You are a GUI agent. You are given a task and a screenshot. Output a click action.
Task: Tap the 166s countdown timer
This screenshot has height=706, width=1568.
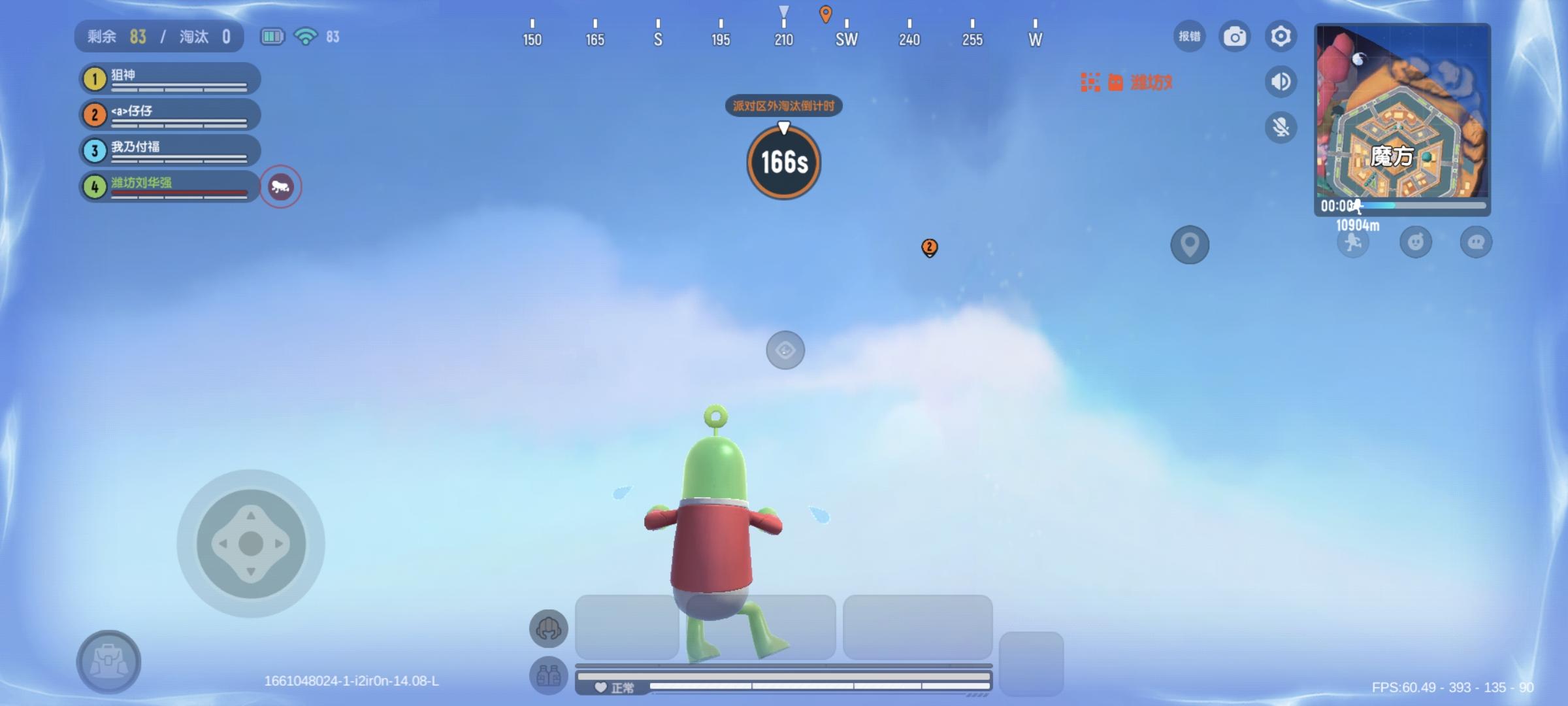pos(783,162)
